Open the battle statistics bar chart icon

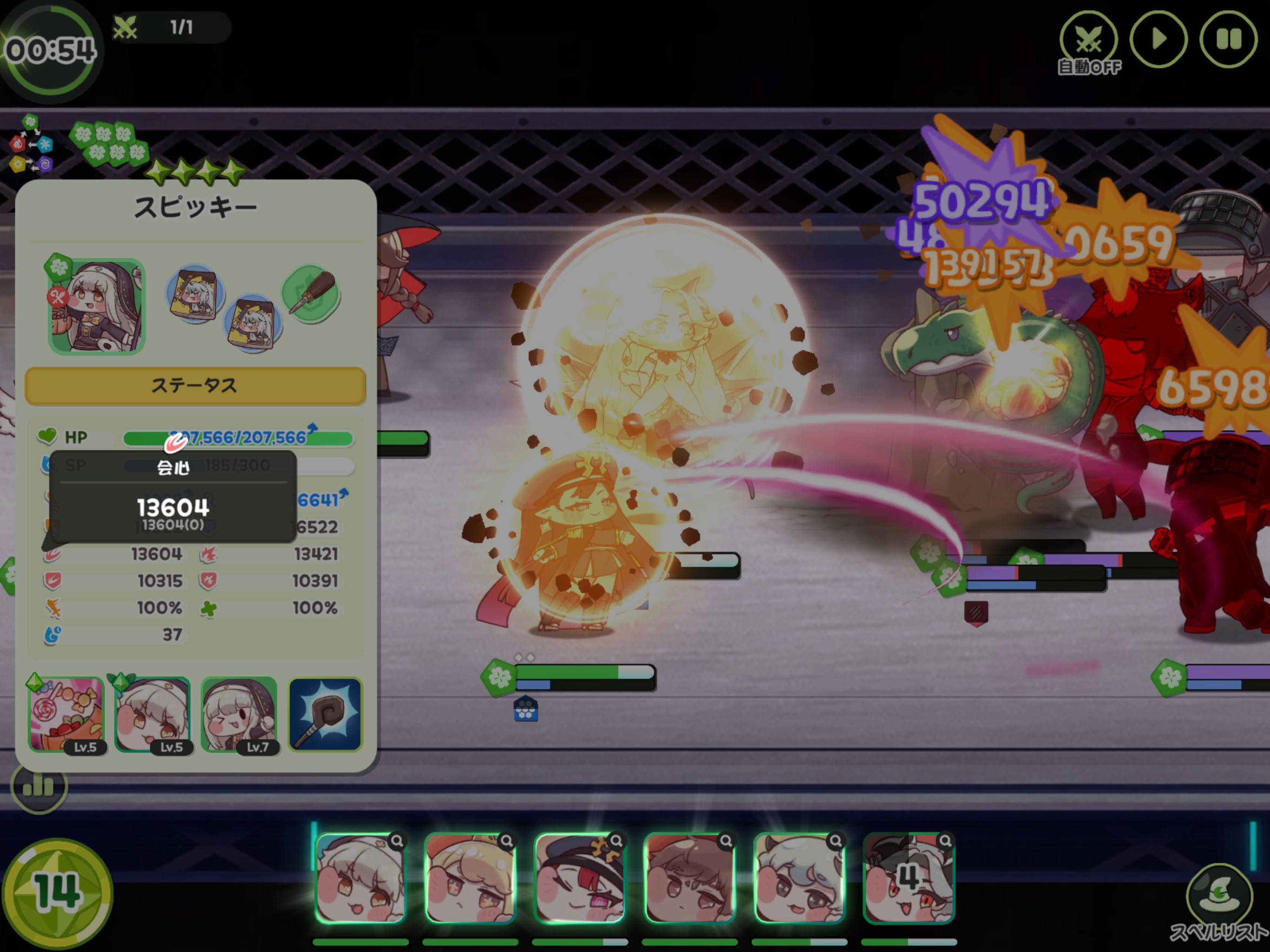point(39,786)
